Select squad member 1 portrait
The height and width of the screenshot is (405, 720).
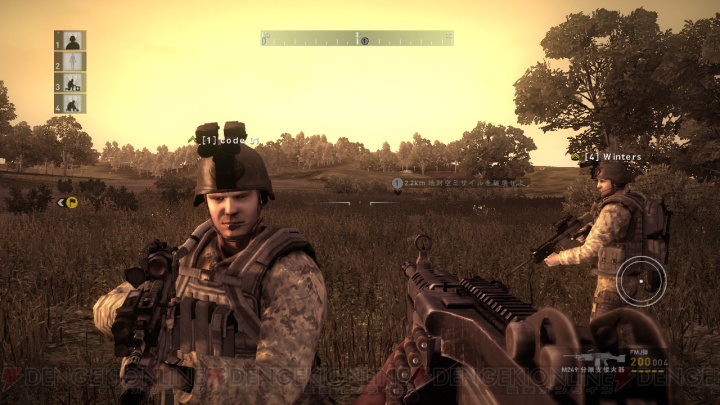70,41
